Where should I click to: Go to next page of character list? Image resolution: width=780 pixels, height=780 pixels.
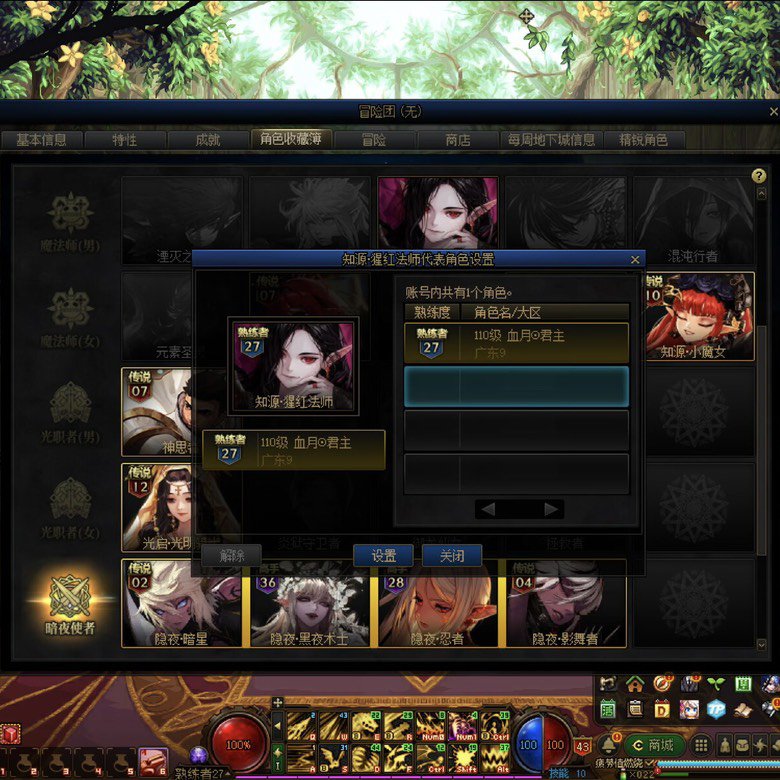(x=551, y=509)
